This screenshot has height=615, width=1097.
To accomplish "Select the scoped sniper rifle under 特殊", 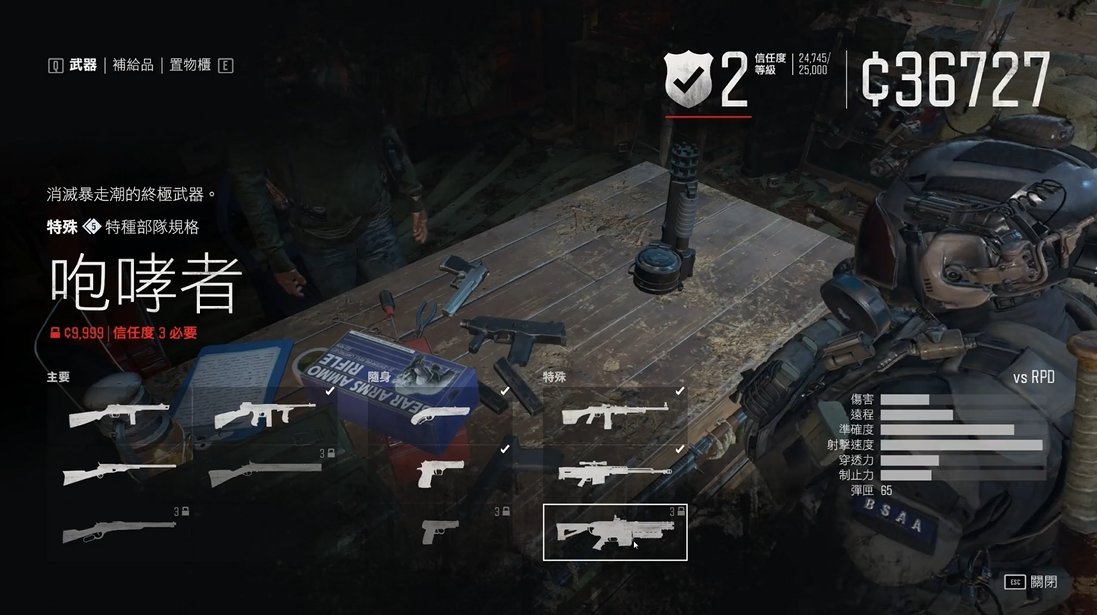I will (614, 472).
